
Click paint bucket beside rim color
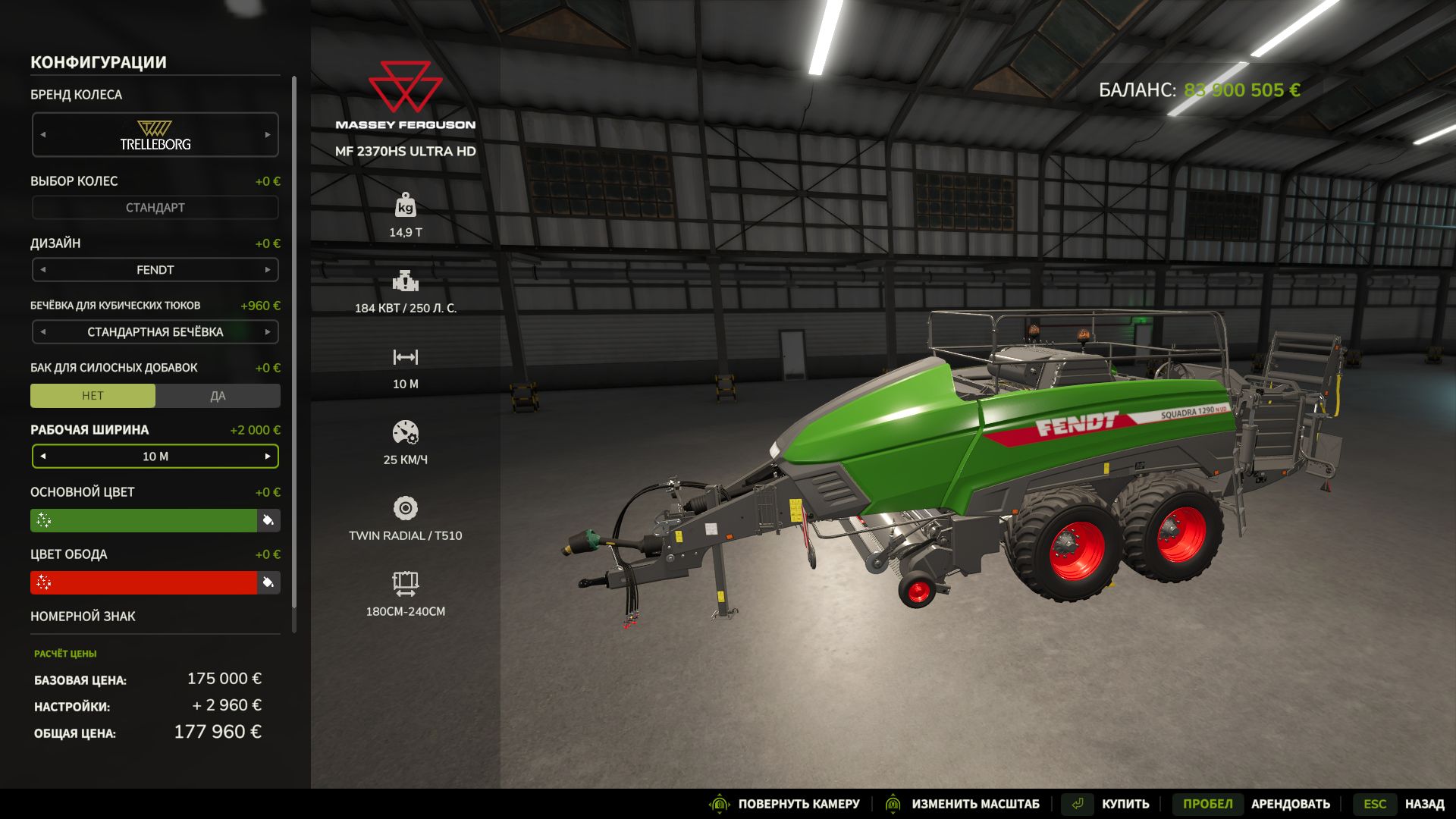(268, 582)
